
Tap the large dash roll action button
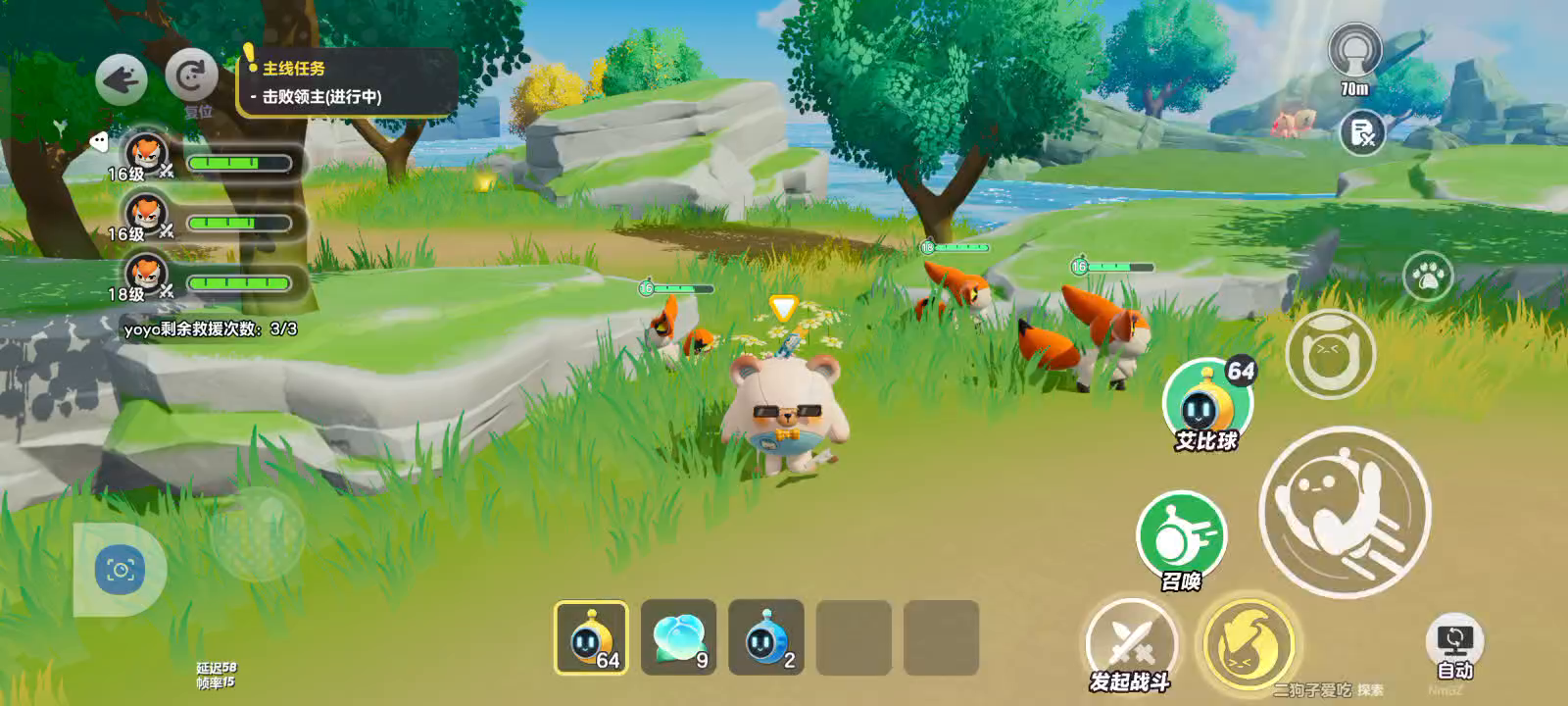click(x=1345, y=512)
